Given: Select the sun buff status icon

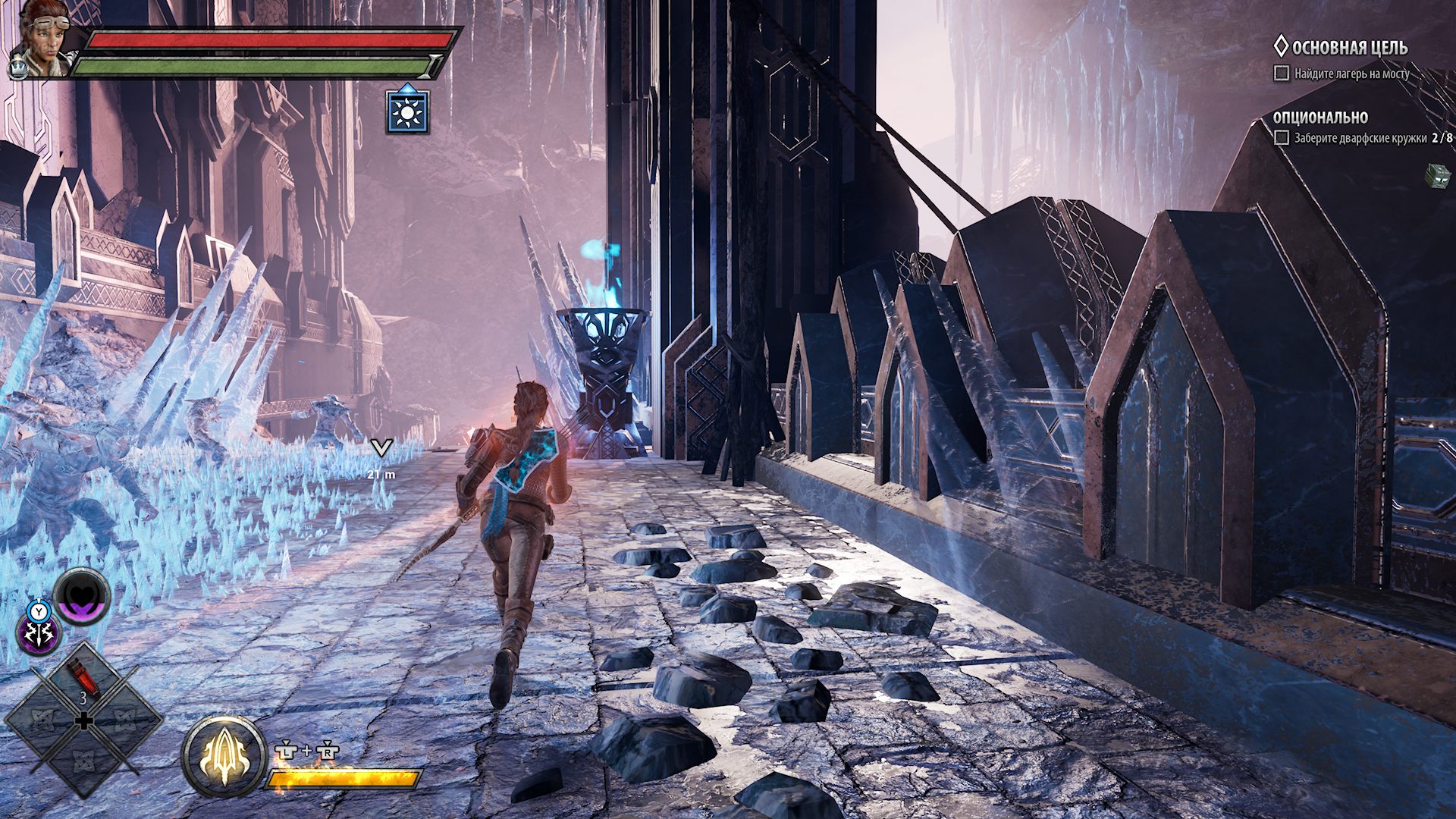Looking at the screenshot, I should click(x=408, y=112).
